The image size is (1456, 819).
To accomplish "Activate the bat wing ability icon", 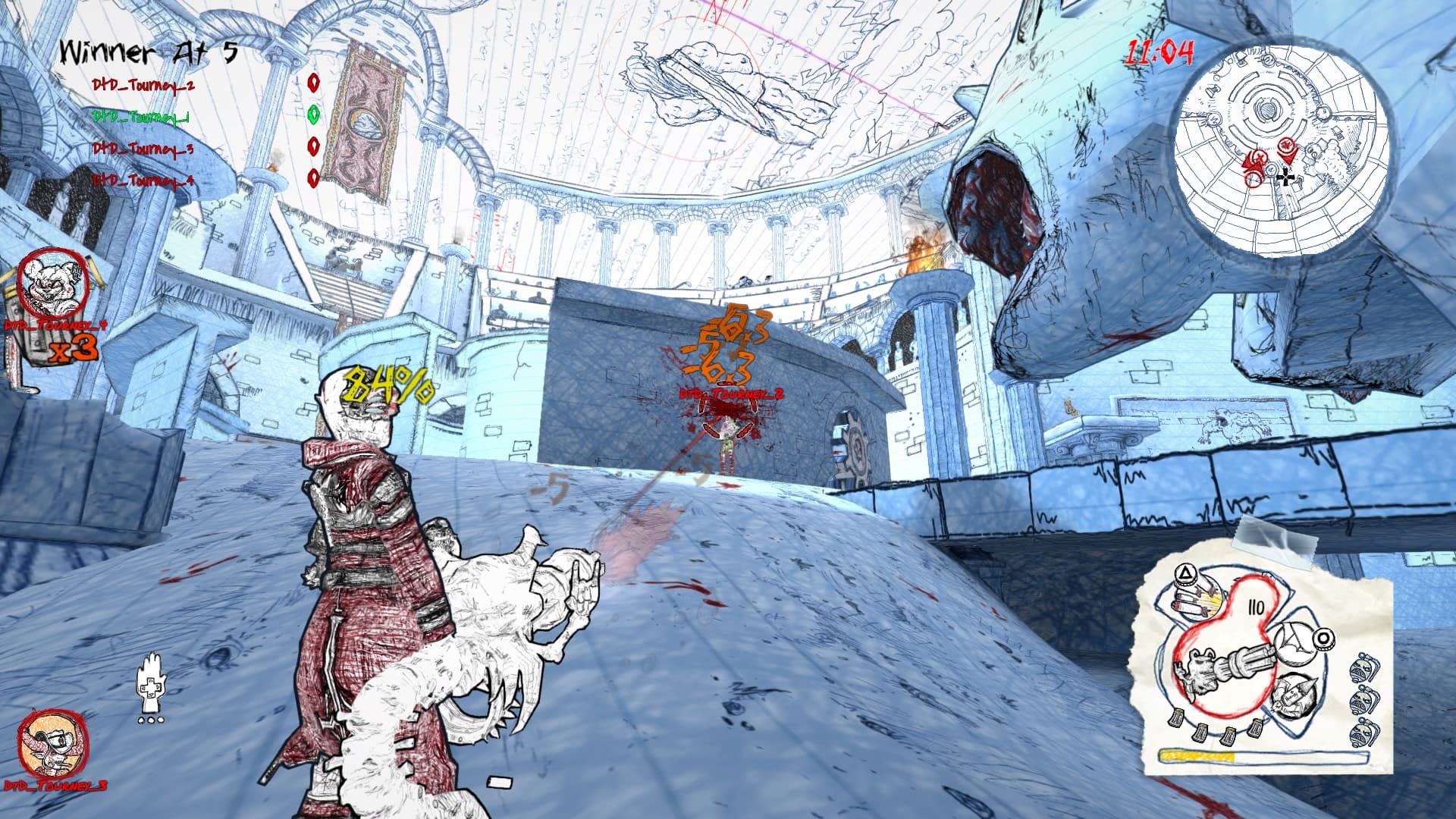I will click(1298, 642).
